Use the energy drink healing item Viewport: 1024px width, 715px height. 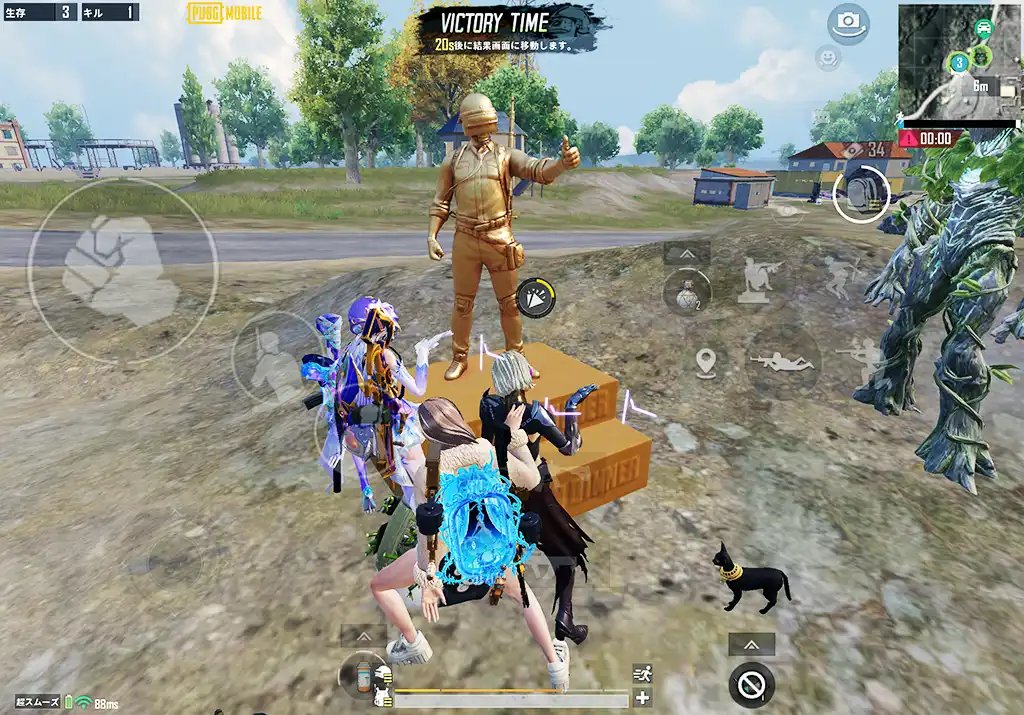(362, 676)
